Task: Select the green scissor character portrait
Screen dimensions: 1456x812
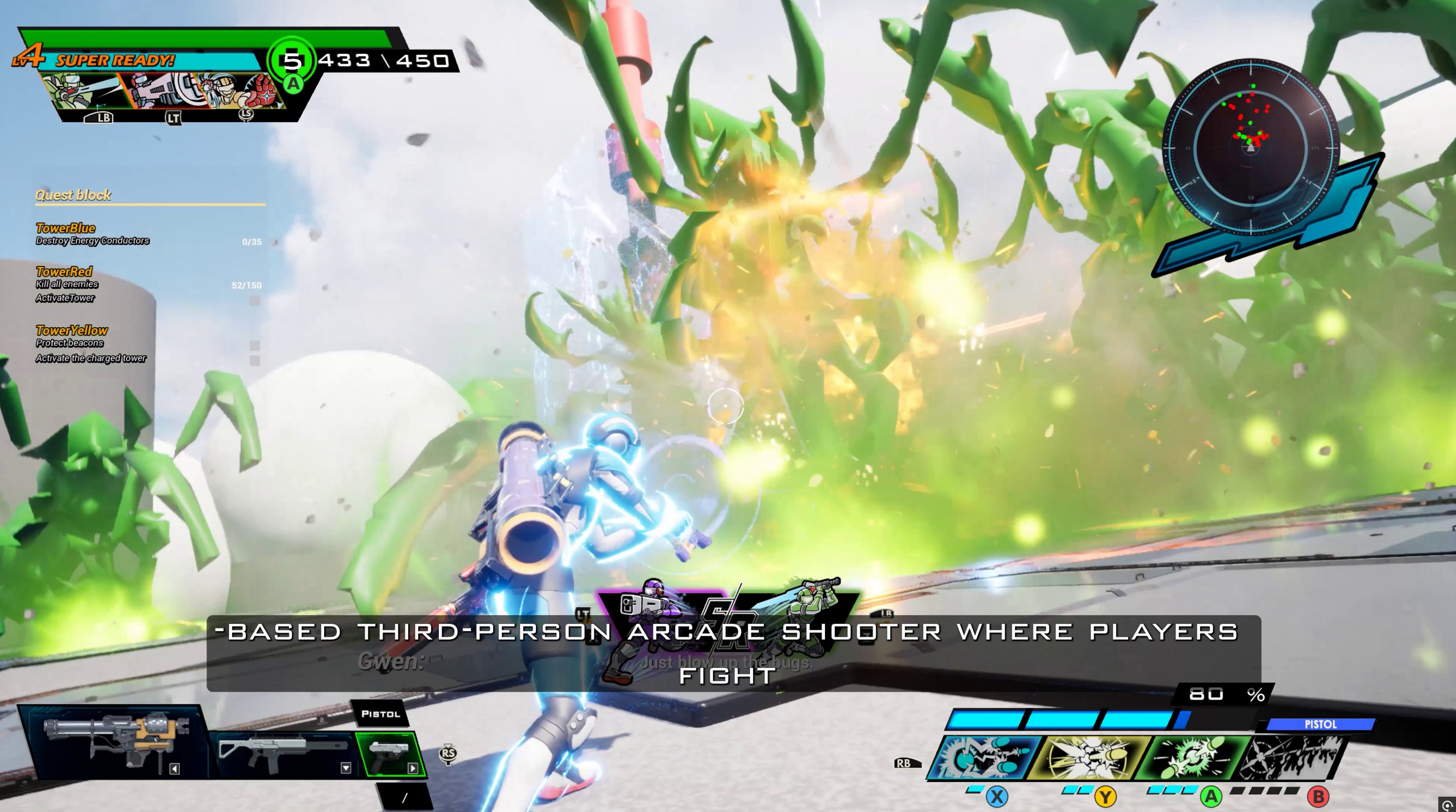Action: [85, 91]
